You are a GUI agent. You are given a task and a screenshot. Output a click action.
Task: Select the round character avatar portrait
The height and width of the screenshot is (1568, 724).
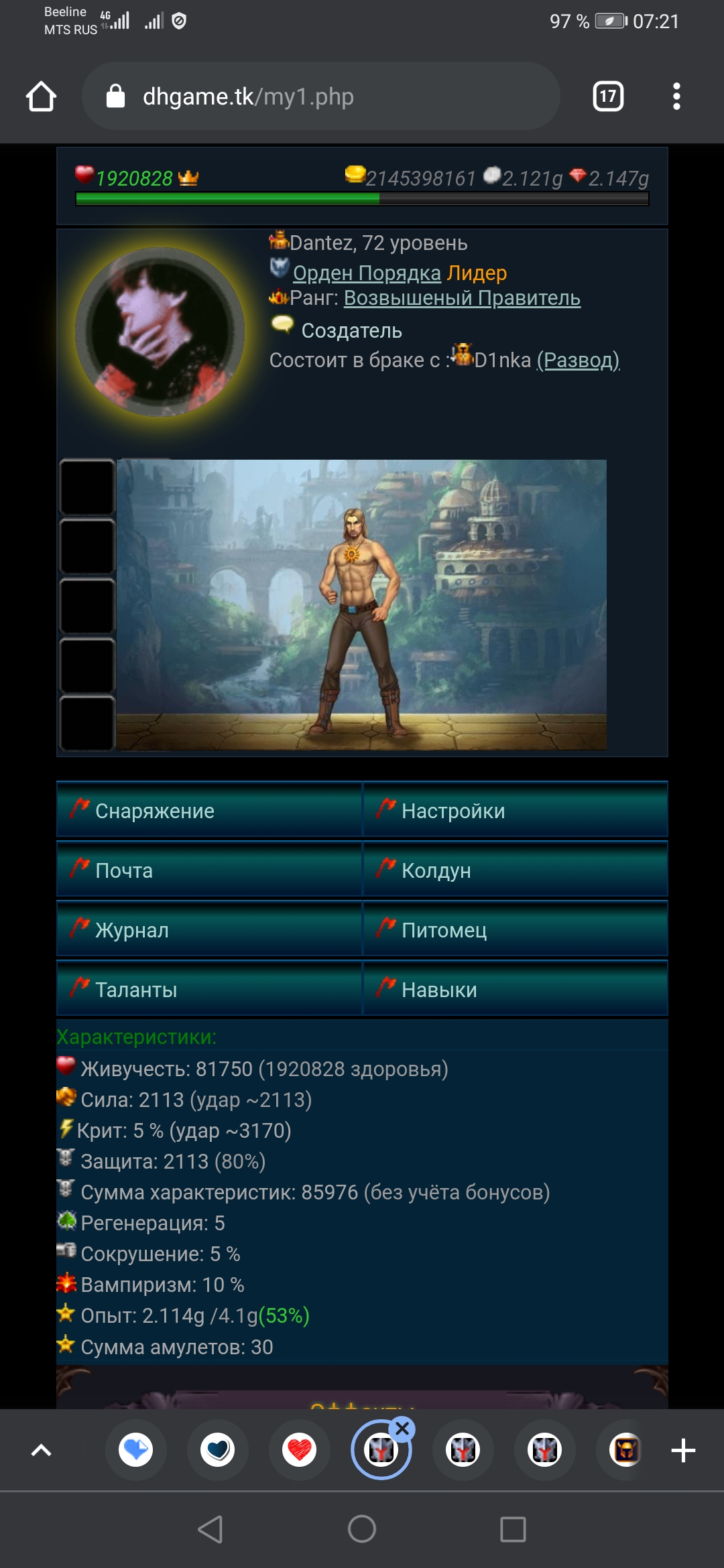[x=160, y=332]
